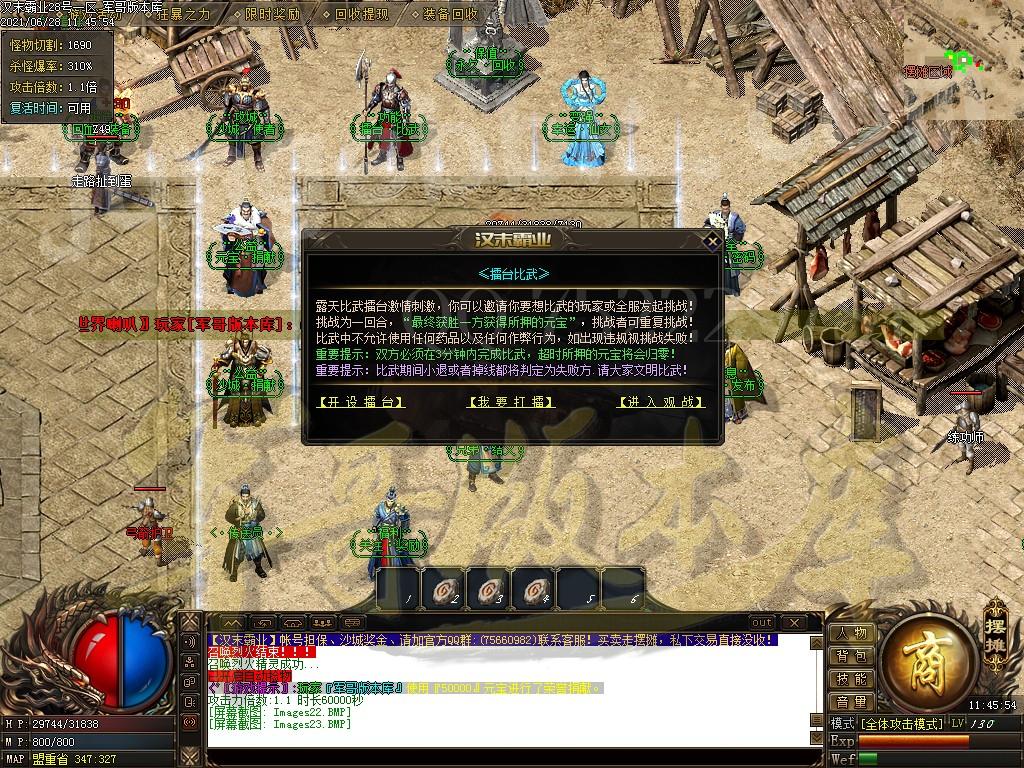Choose 进入观战 to spectate
The height and width of the screenshot is (768, 1024).
tap(661, 402)
